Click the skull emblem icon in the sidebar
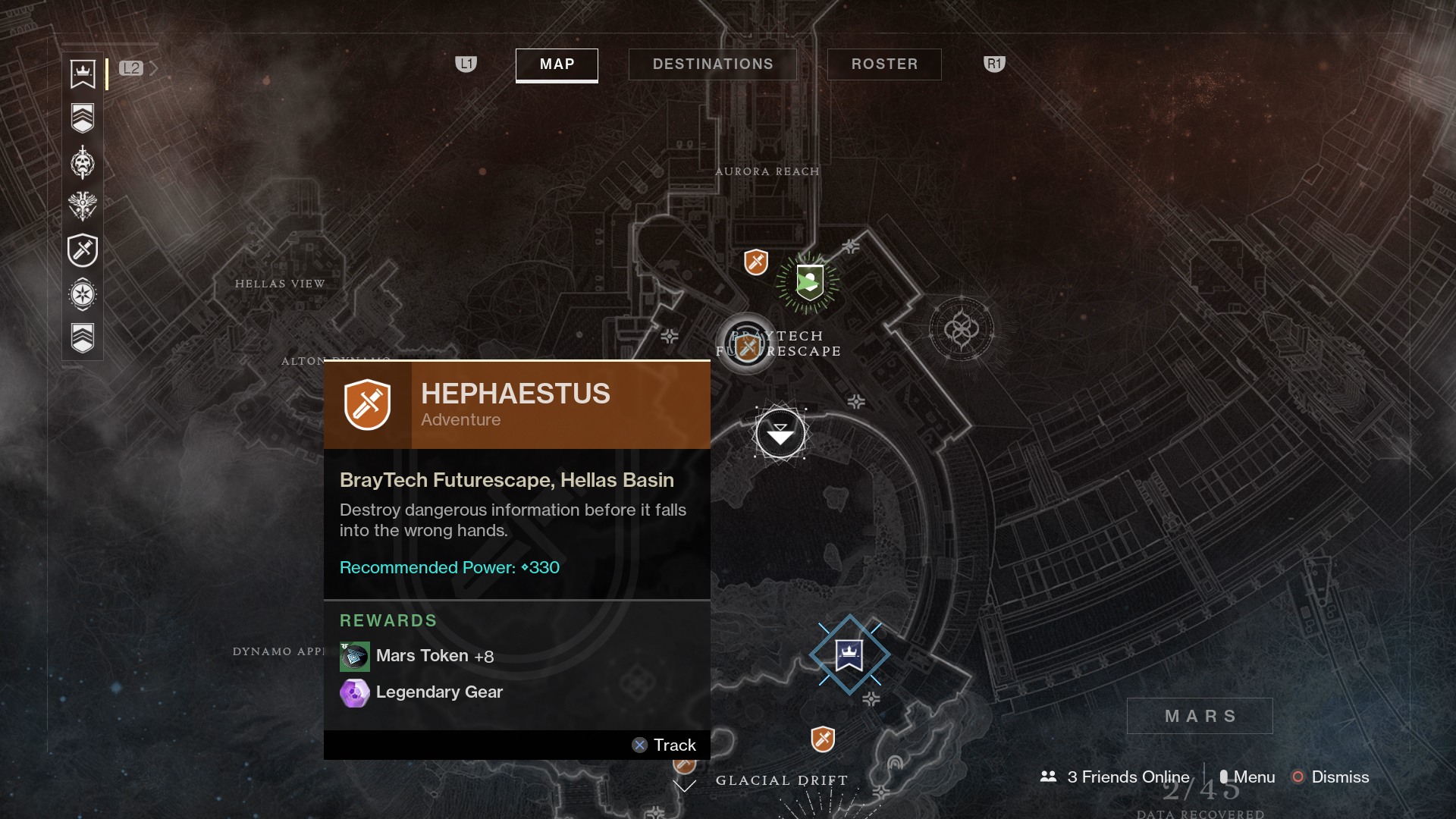This screenshot has height=819, width=1456. (x=82, y=162)
